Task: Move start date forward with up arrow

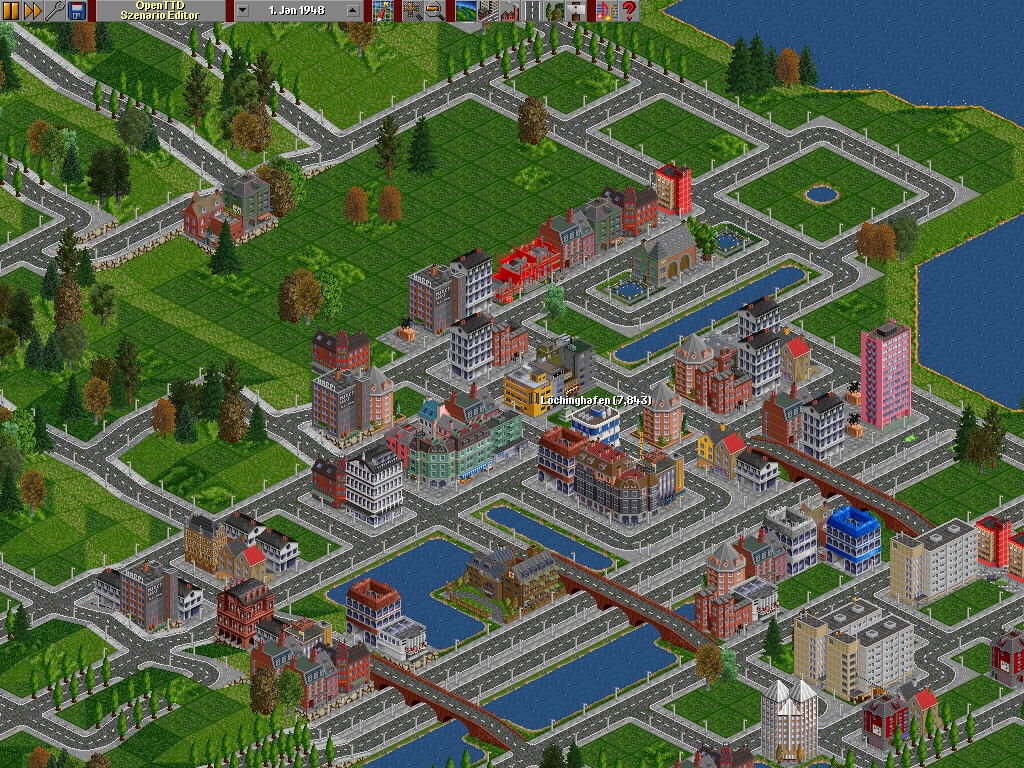Action: (x=352, y=11)
